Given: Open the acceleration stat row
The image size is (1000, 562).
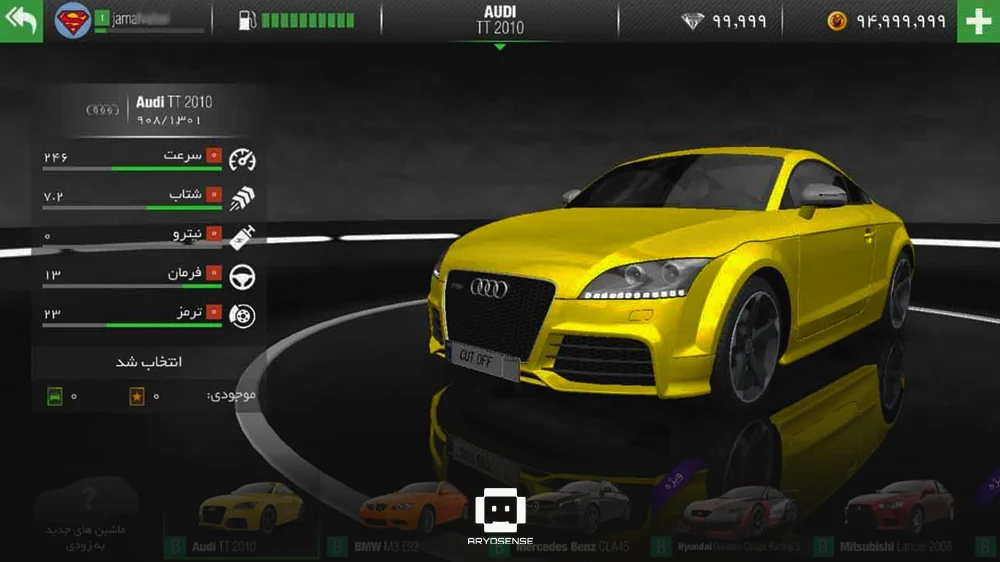Looking at the screenshot, I should click(x=149, y=198).
